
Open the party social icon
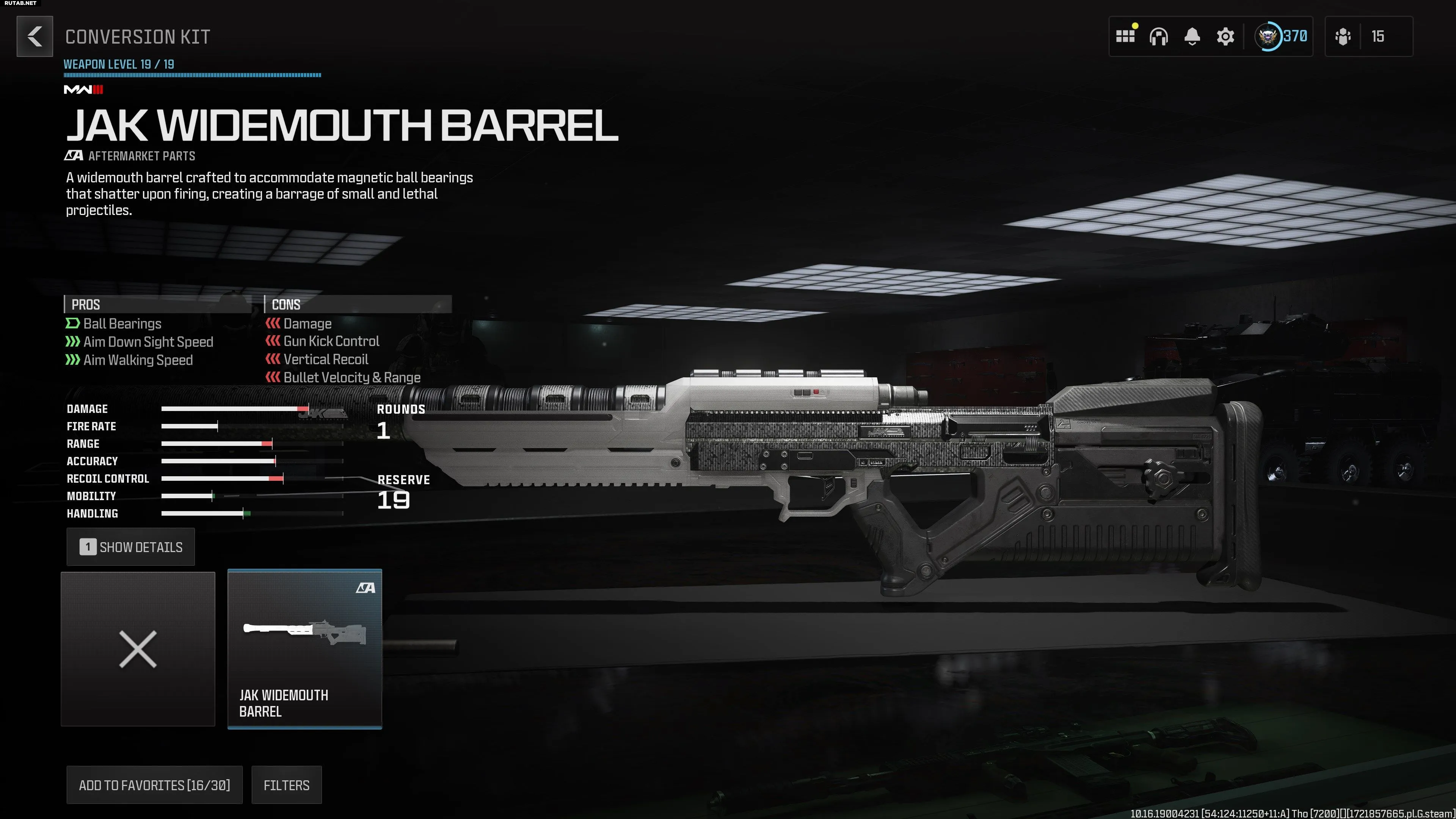[1343, 37]
